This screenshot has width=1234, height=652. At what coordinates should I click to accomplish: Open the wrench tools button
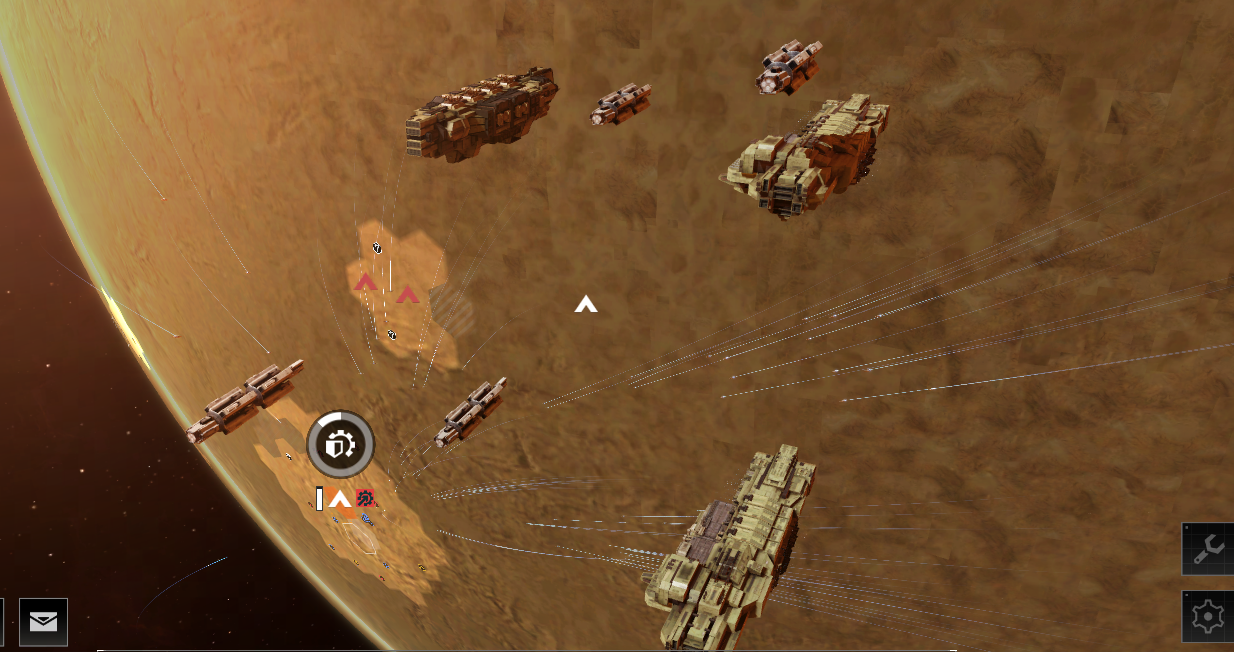(1208, 548)
